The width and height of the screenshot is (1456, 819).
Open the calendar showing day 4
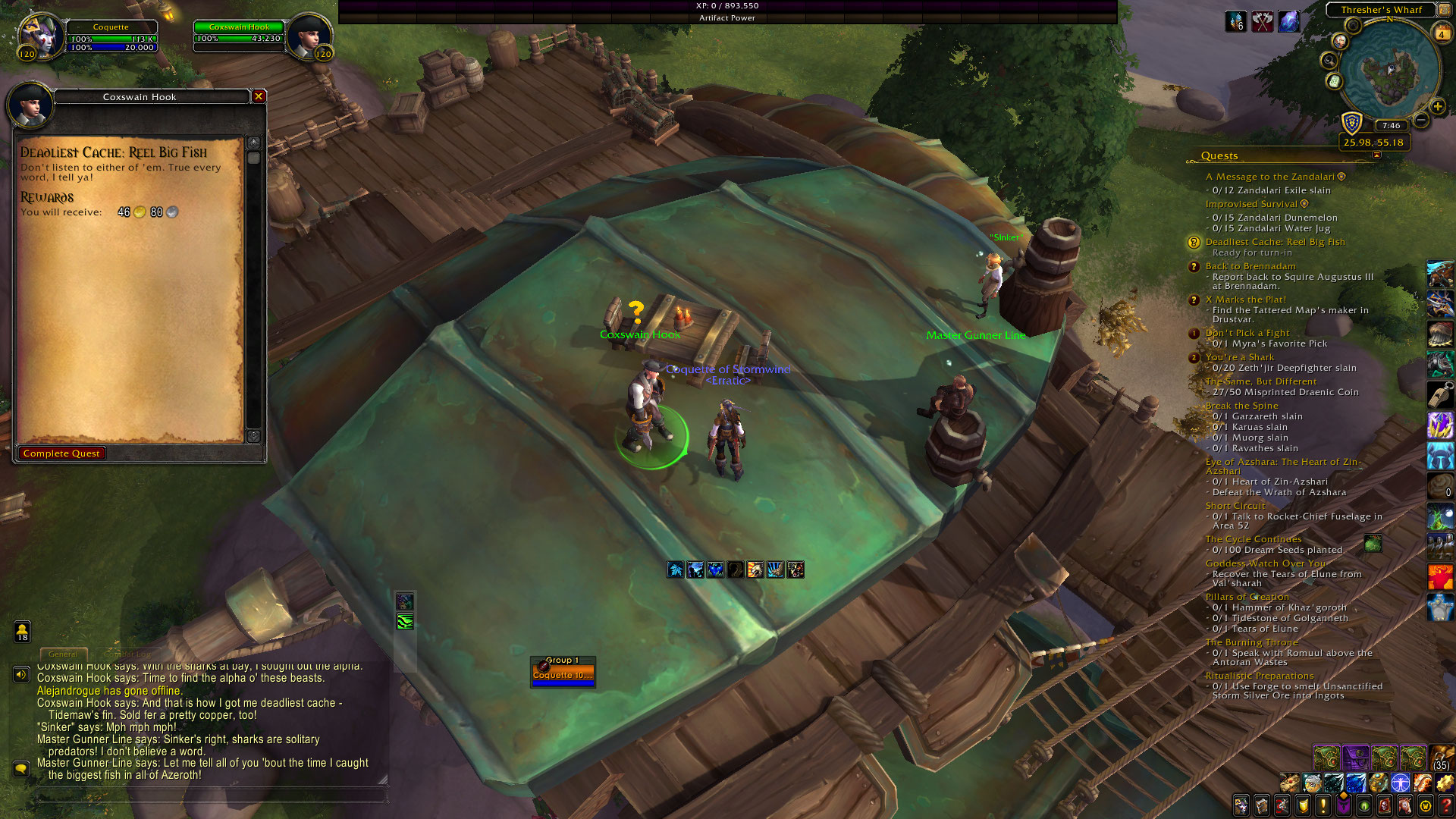click(x=1441, y=34)
